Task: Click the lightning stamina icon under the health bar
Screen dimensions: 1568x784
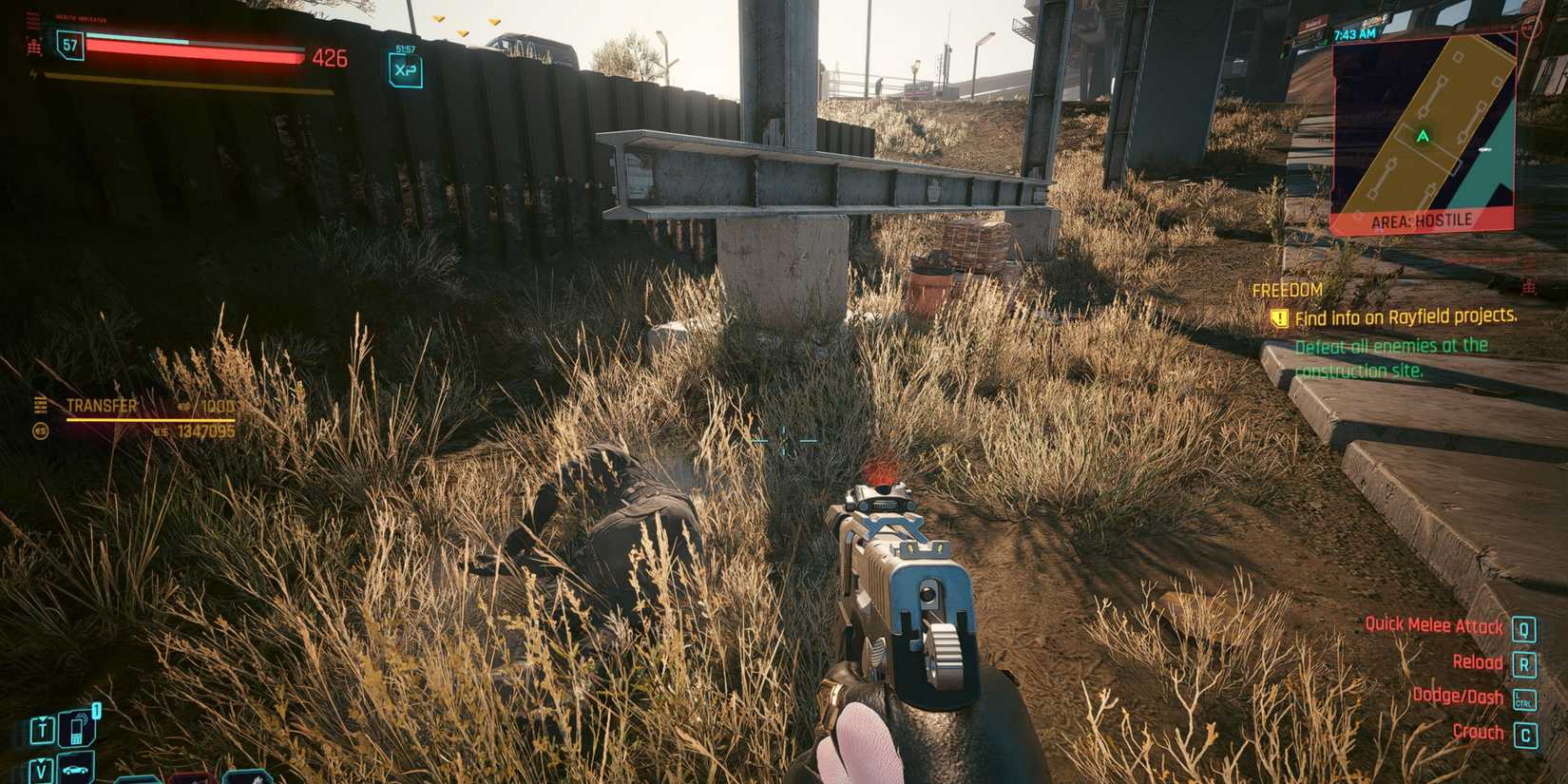Action: pyautogui.click(x=35, y=74)
